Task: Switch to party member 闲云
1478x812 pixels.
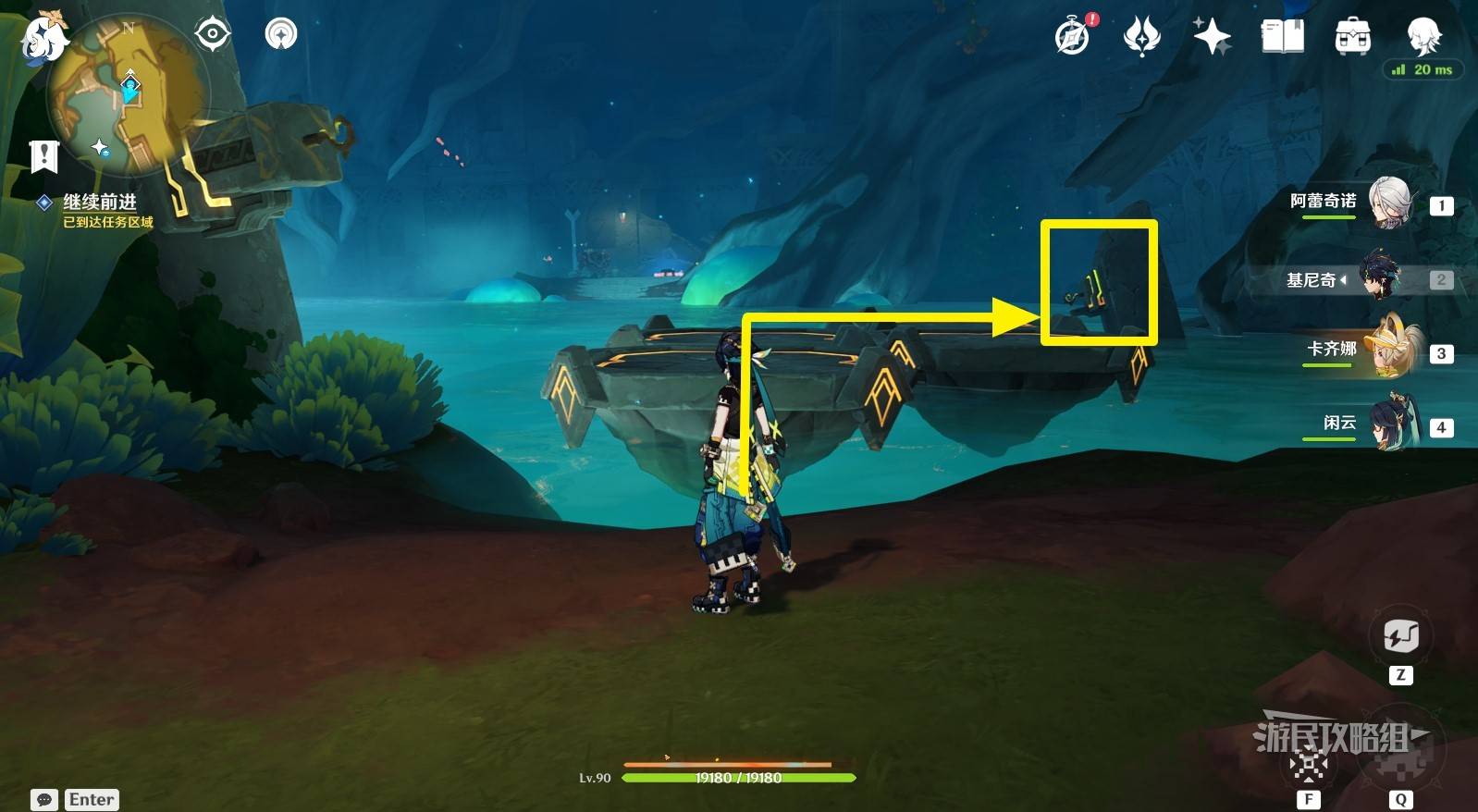Action: coord(1387,424)
